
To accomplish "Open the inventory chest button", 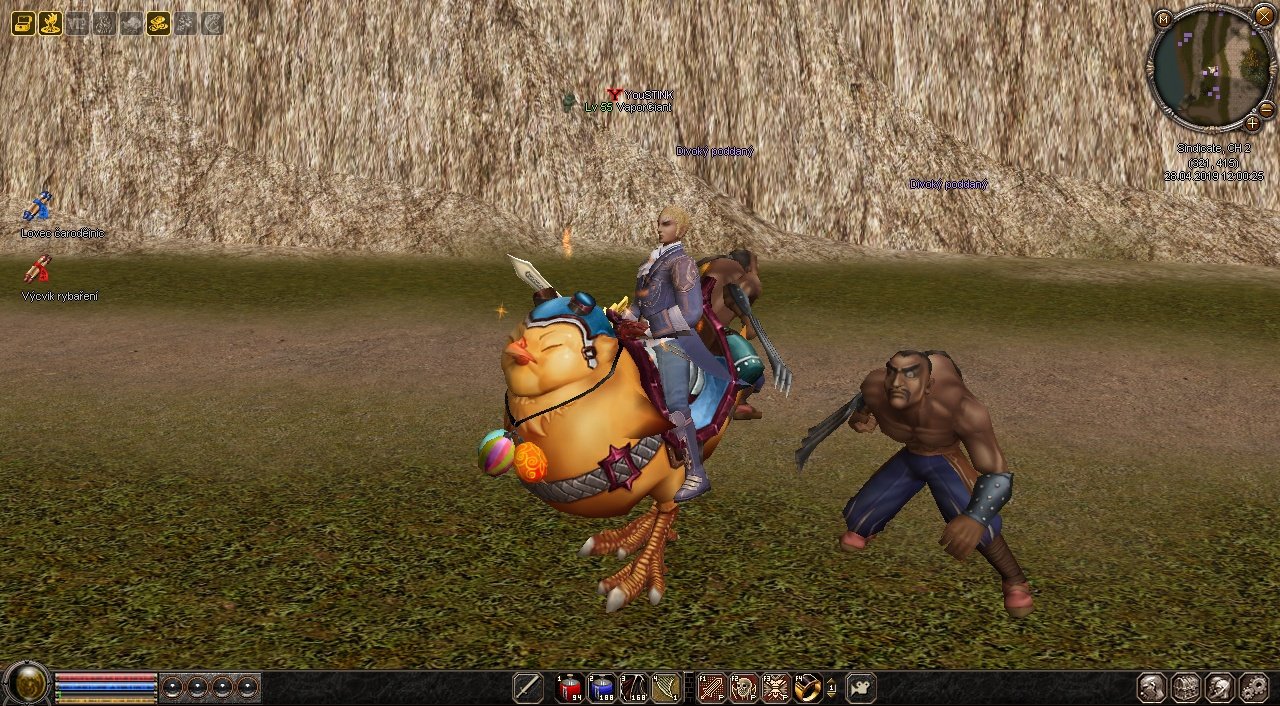I will click(x=1186, y=688).
